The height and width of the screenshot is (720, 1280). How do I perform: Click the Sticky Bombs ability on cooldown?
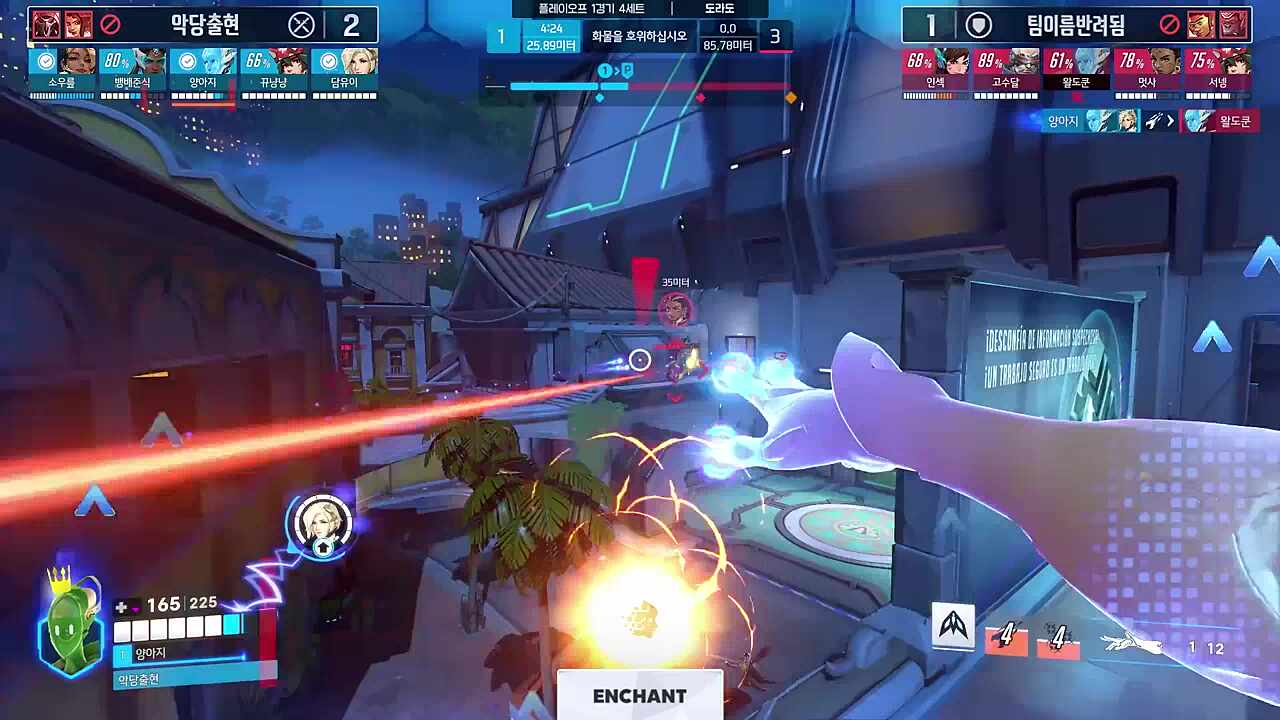pos(1006,638)
